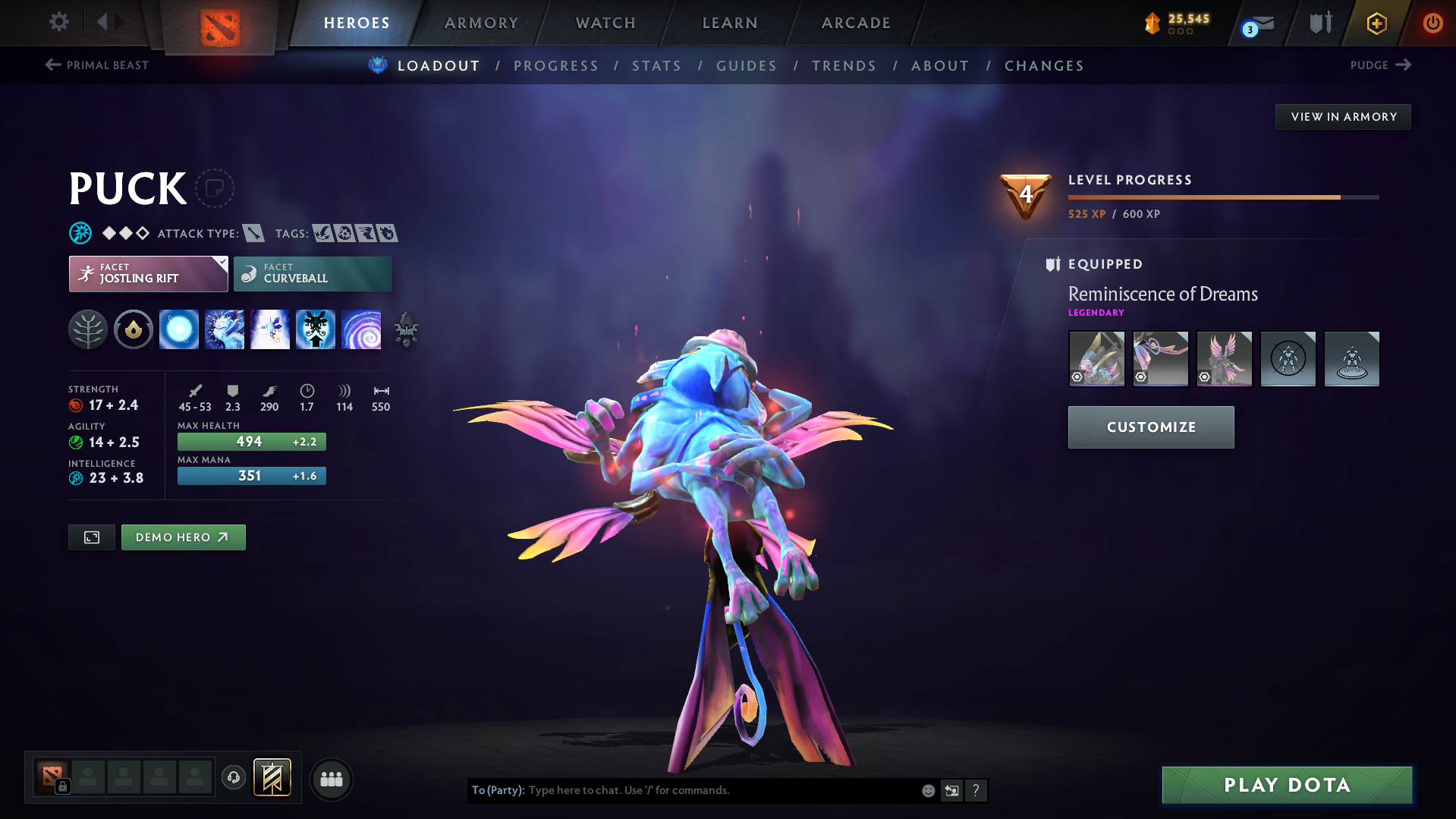Click the DEMO HERO button
This screenshot has width=1456, height=819.
(x=183, y=537)
